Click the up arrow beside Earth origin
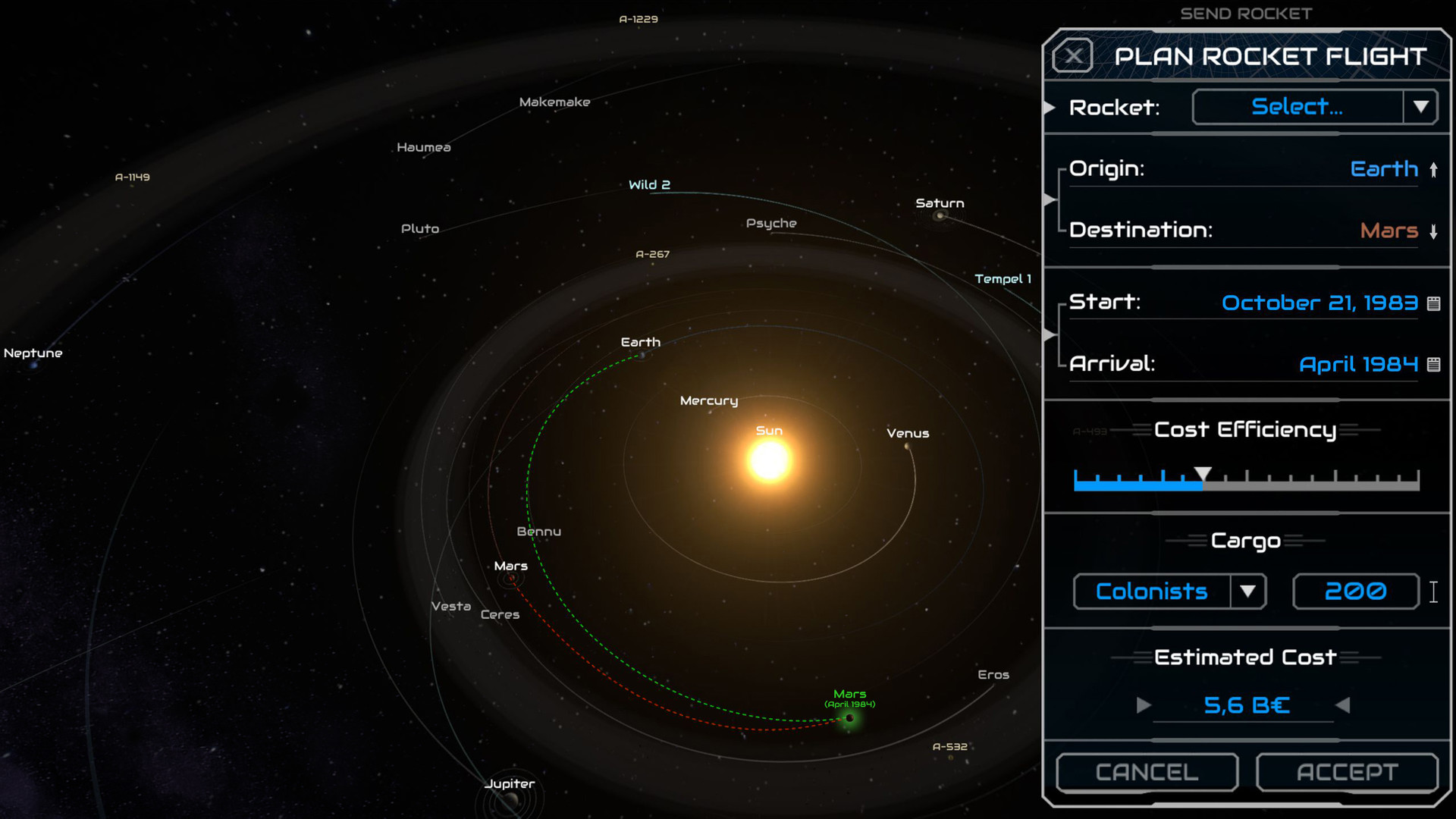This screenshot has height=819, width=1456. click(1434, 169)
